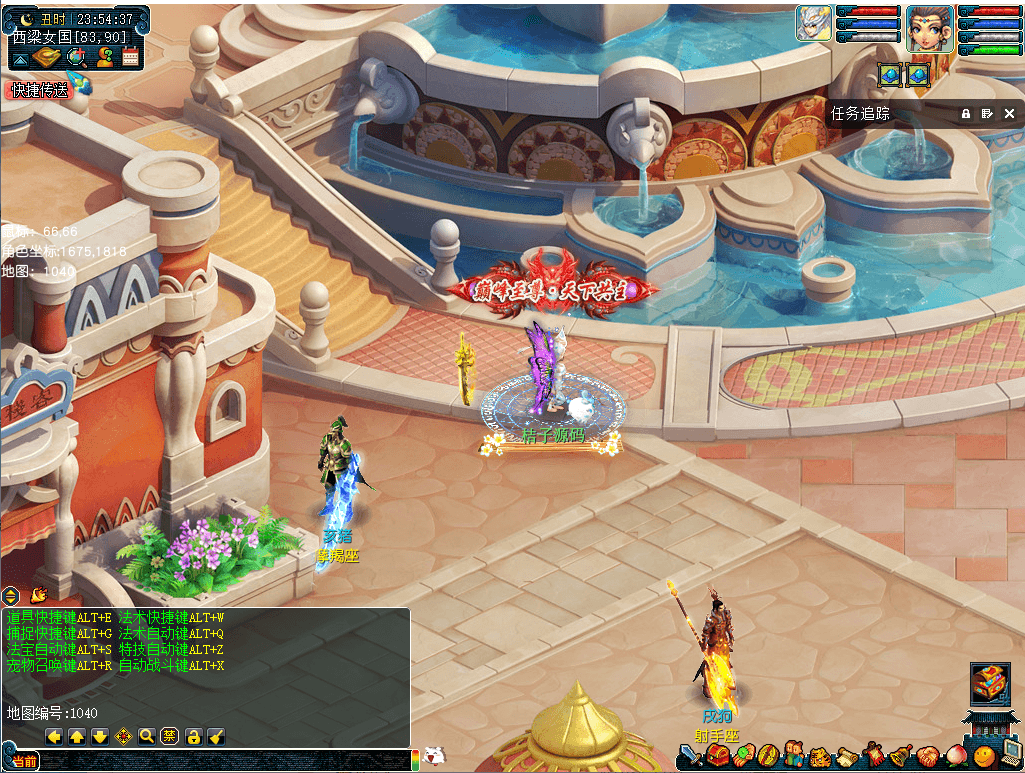Image resolution: width=1025 pixels, height=773 pixels.
Task: Click the tiger pet icon in toolbar
Action: point(819,756)
